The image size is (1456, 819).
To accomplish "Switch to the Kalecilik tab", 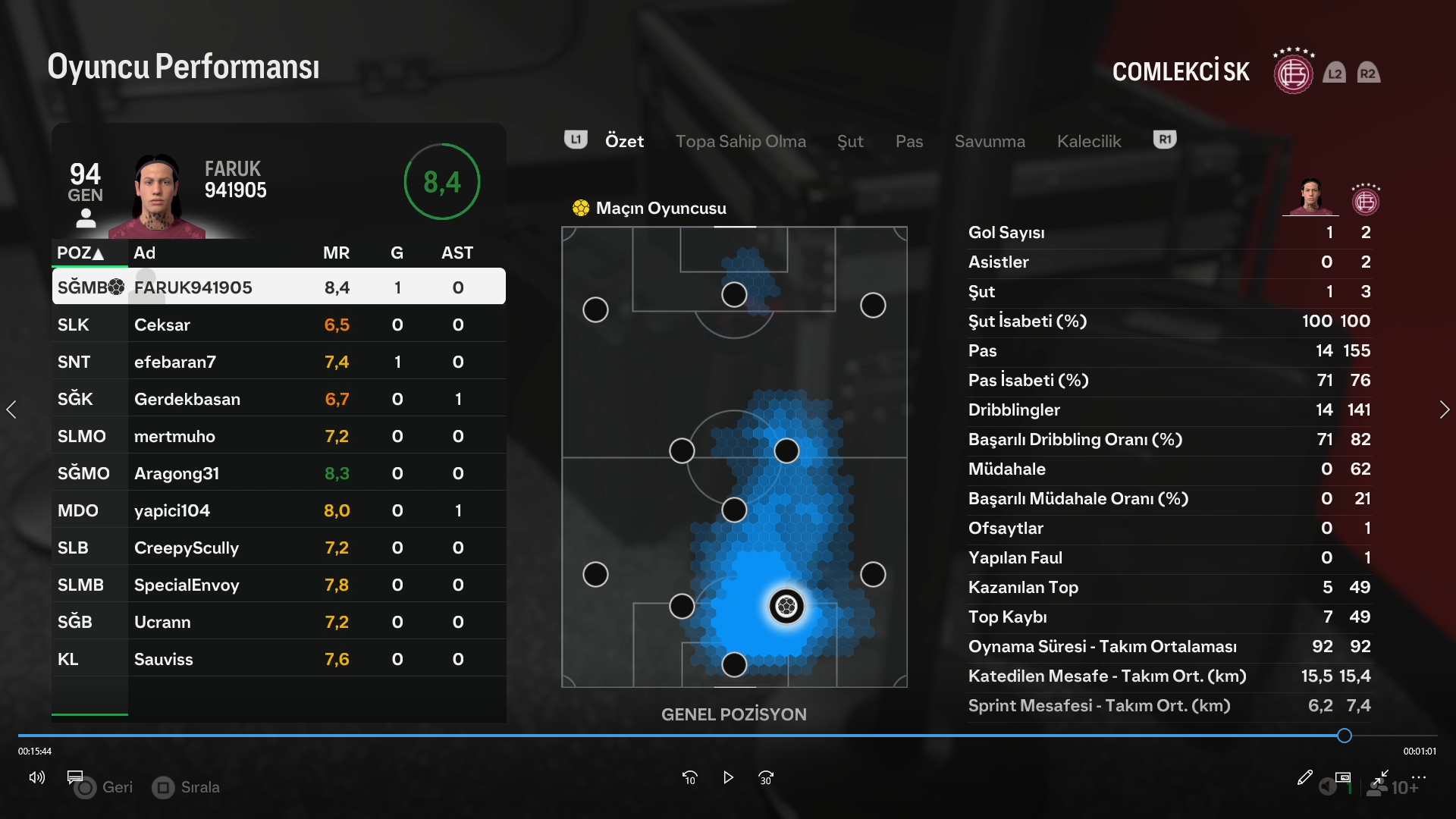I will pyautogui.click(x=1088, y=141).
